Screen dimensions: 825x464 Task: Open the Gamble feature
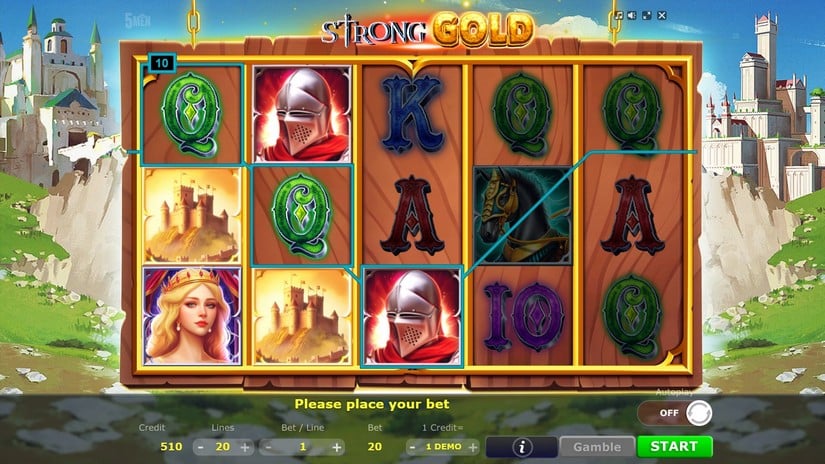coord(597,447)
